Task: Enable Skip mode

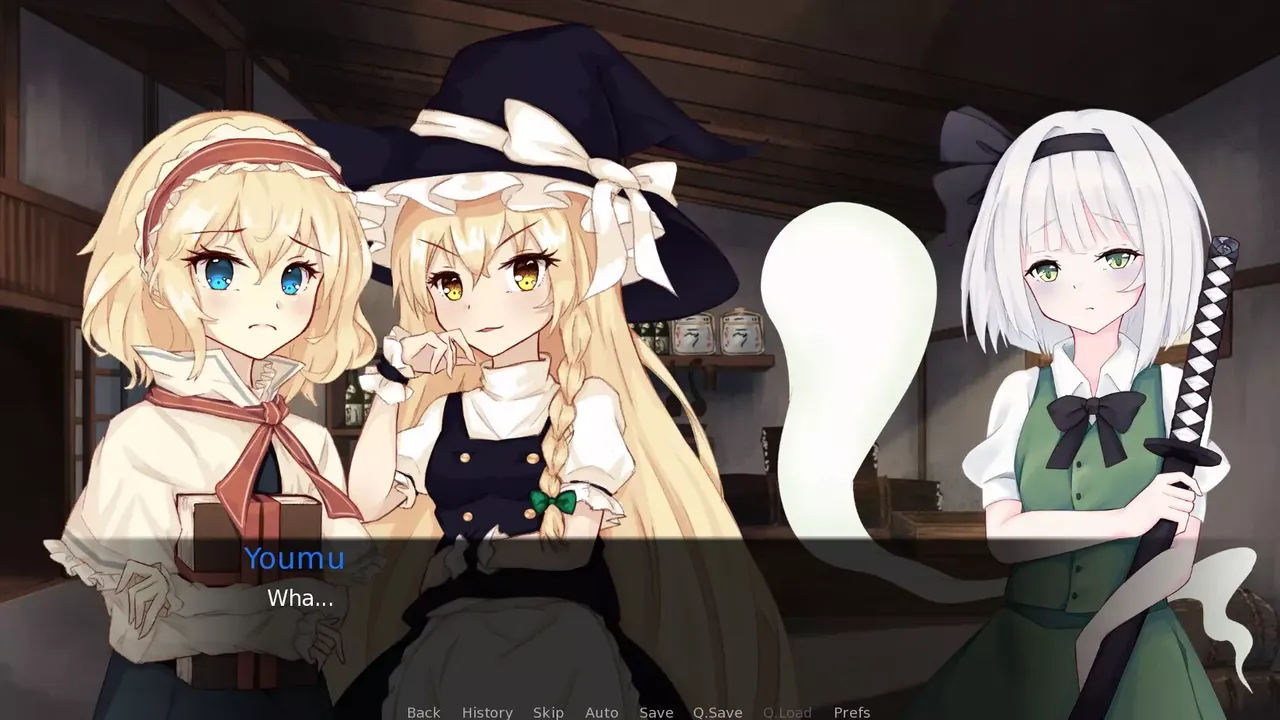Action: (548, 712)
